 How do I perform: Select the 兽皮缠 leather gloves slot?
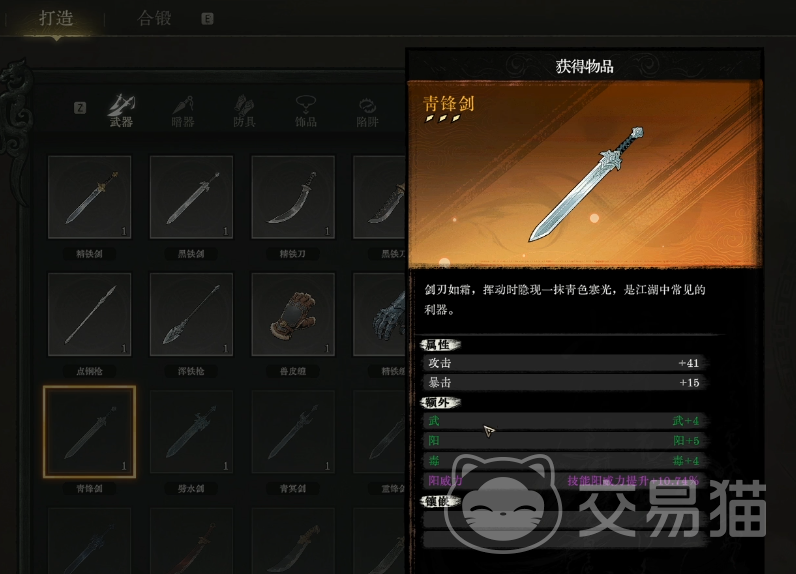pos(292,314)
